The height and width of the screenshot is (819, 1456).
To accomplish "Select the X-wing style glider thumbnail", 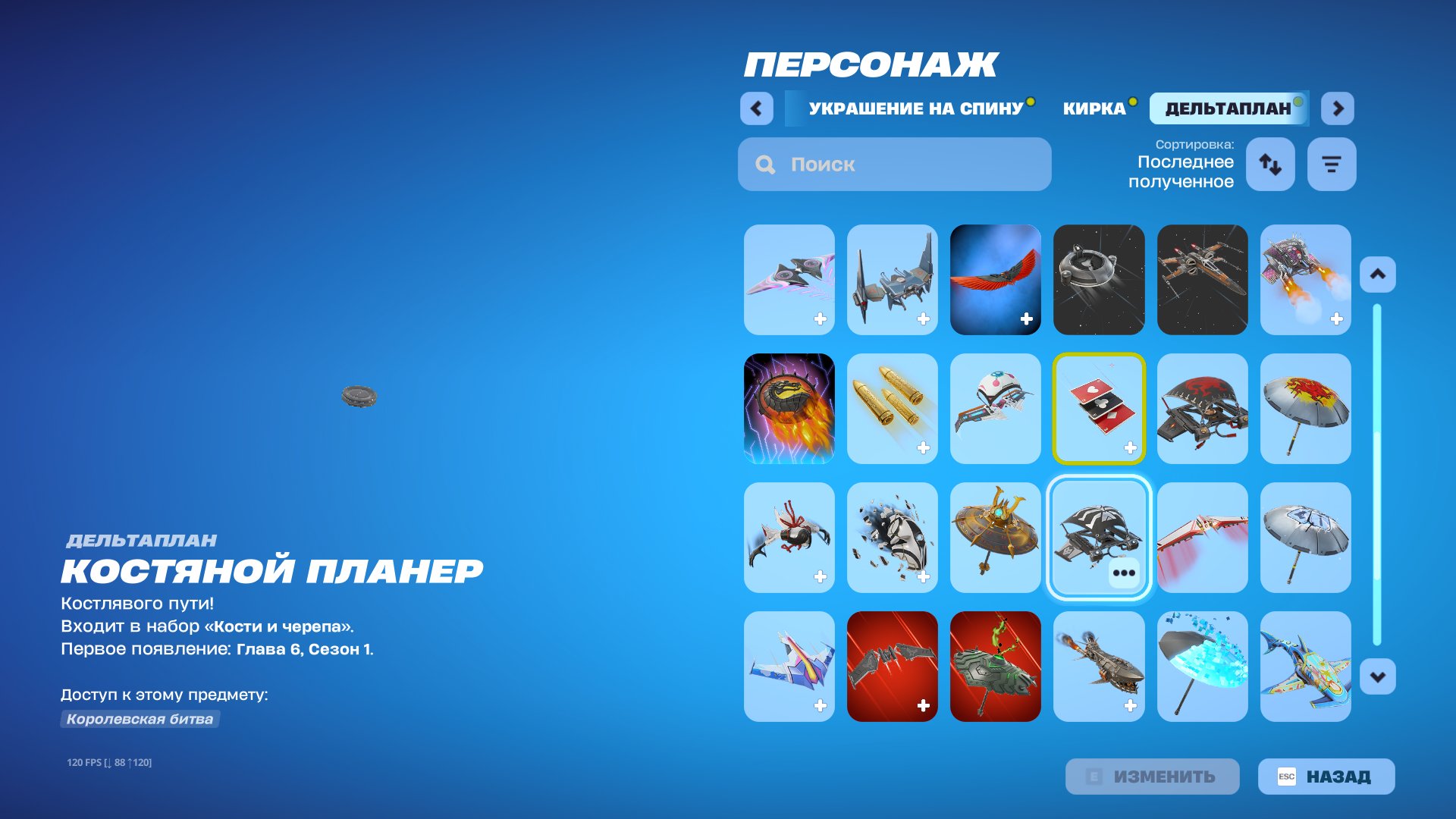I will [1202, 280].
